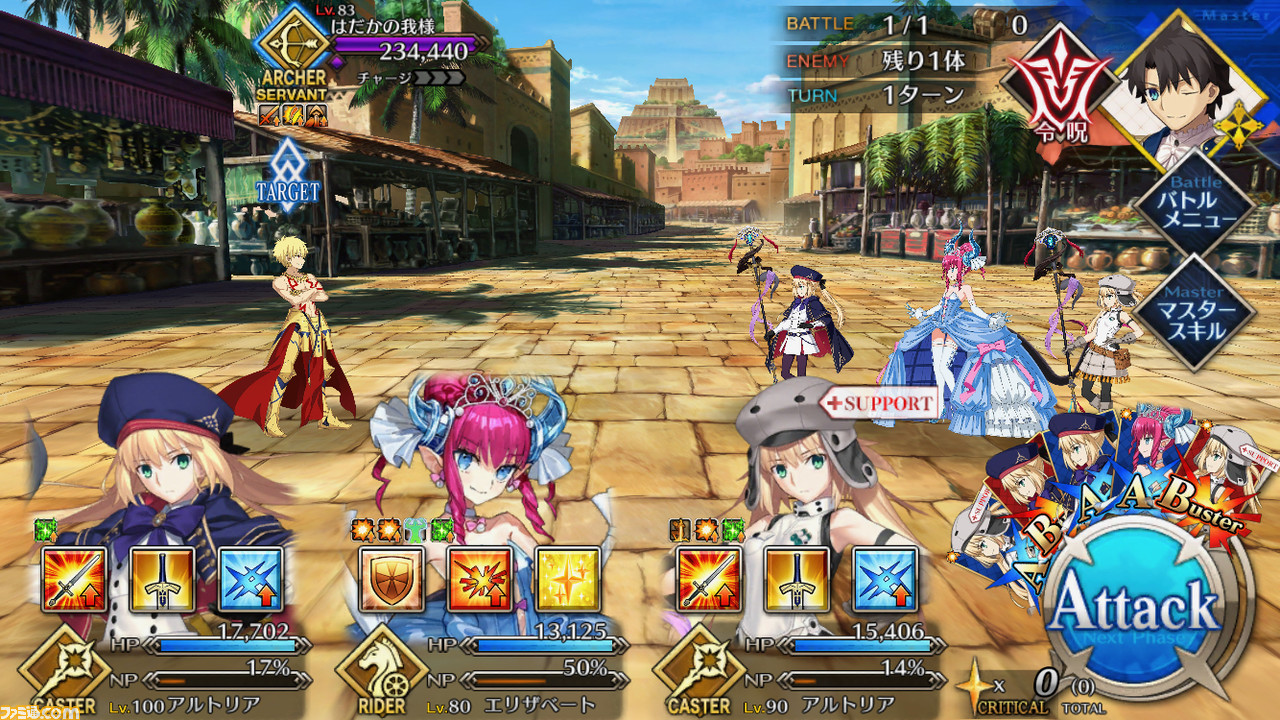Activate support Artoria's blue crossed-swords skill
This screenshot has height=720, width=1280.
point(885,579)
